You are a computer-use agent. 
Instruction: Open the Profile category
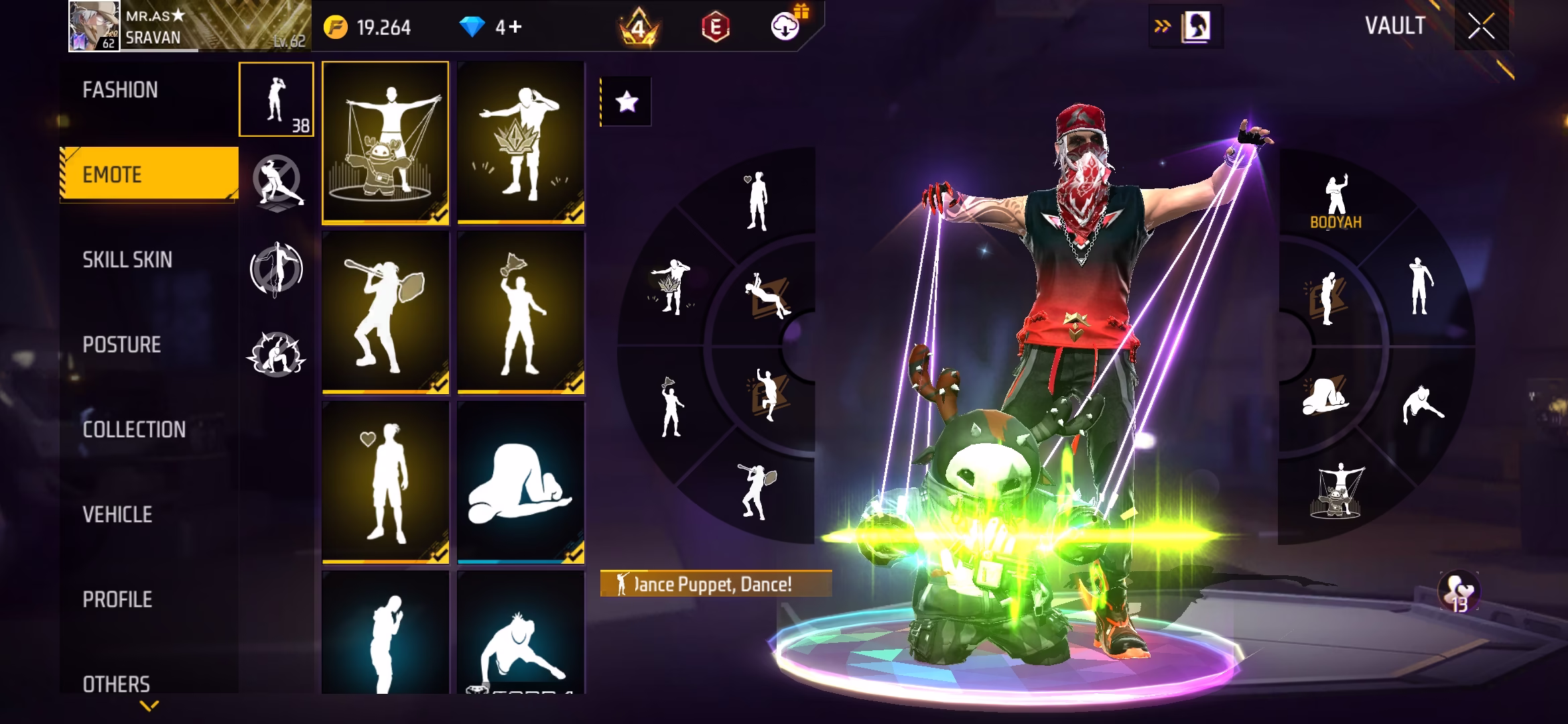point(117,599)
